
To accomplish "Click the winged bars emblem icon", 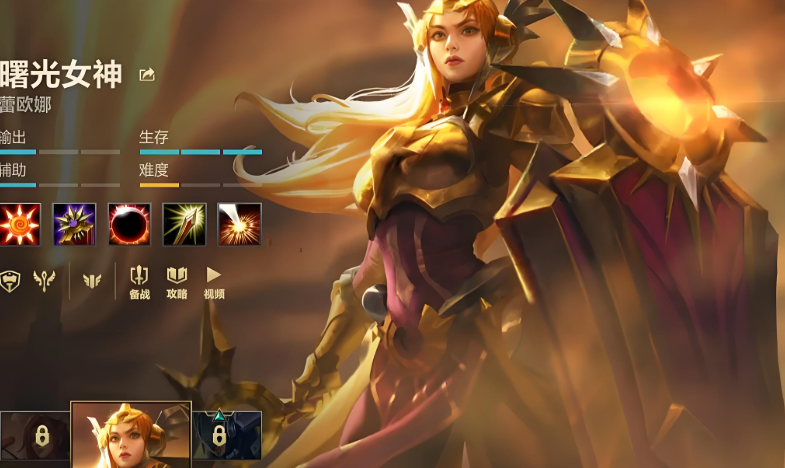I will click(92, 280).
